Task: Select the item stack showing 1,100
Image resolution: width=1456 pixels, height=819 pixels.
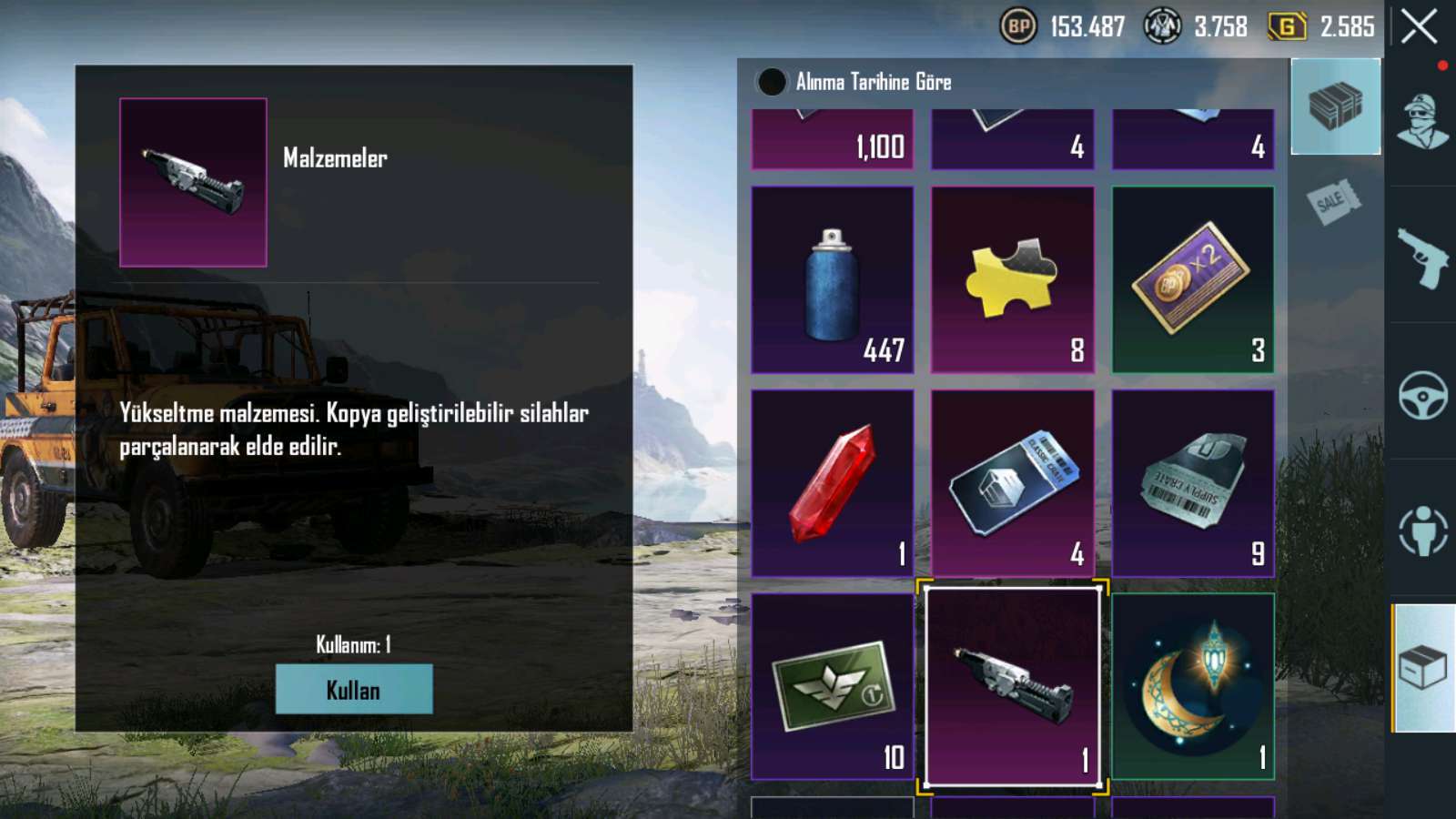Action: (832, 141)
